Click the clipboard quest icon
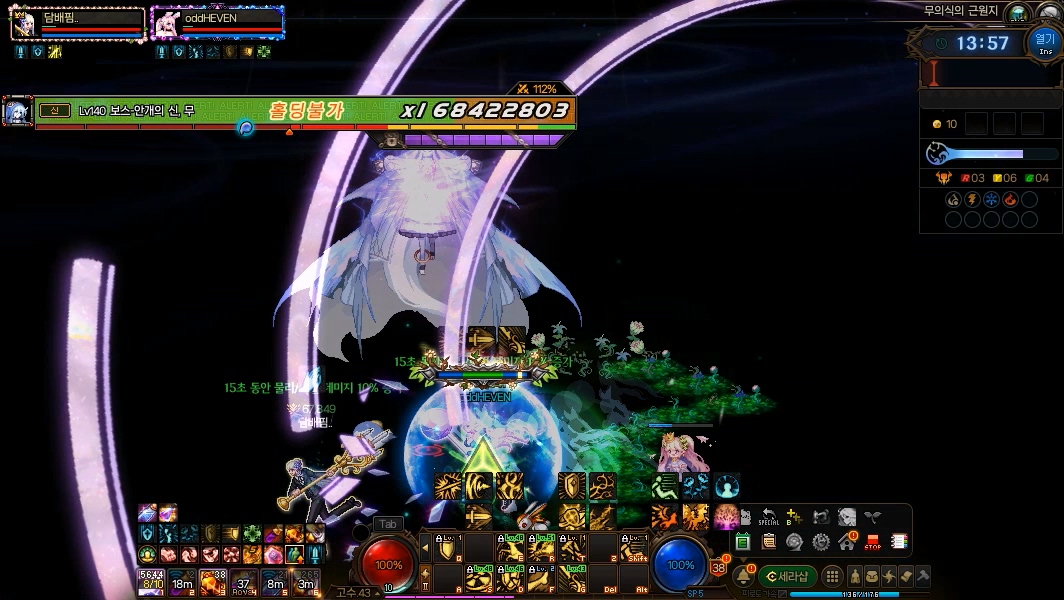 768,542
